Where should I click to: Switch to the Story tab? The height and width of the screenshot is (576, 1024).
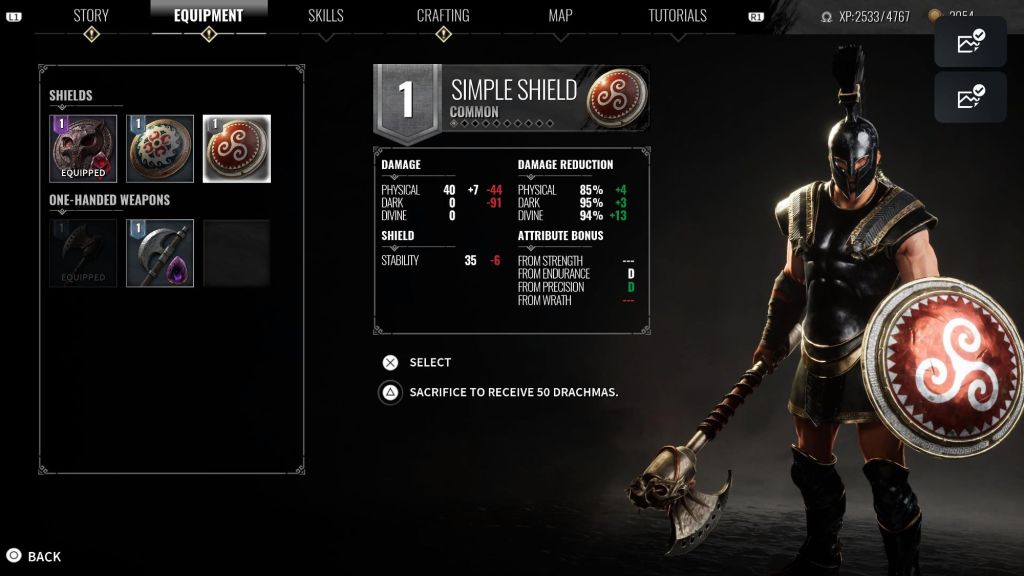click(x=91, y=16)
